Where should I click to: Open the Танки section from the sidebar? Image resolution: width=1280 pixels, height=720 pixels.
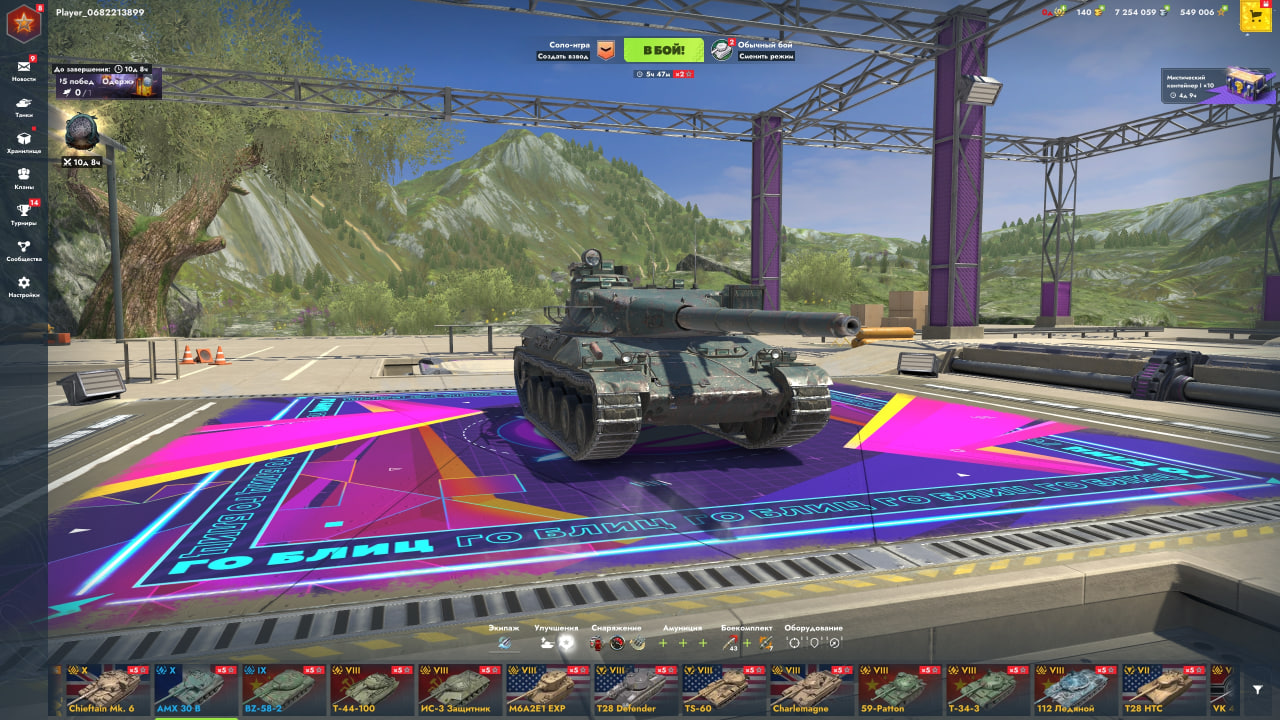(23, 103)
